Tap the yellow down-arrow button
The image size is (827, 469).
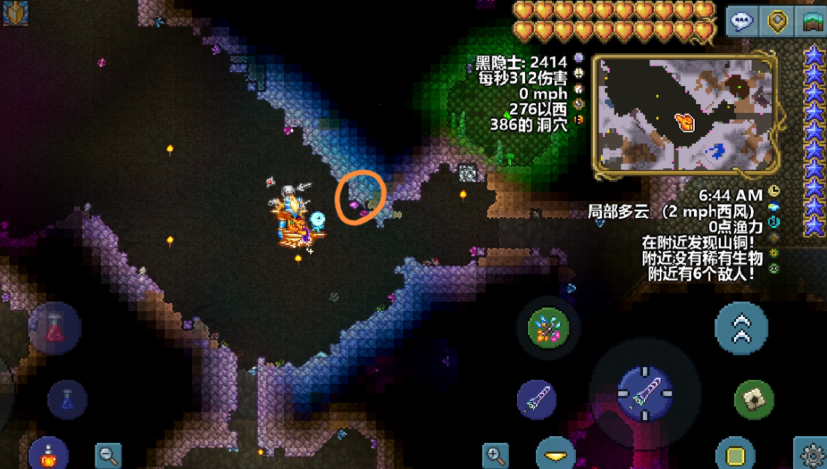click(x=557, y=453)
